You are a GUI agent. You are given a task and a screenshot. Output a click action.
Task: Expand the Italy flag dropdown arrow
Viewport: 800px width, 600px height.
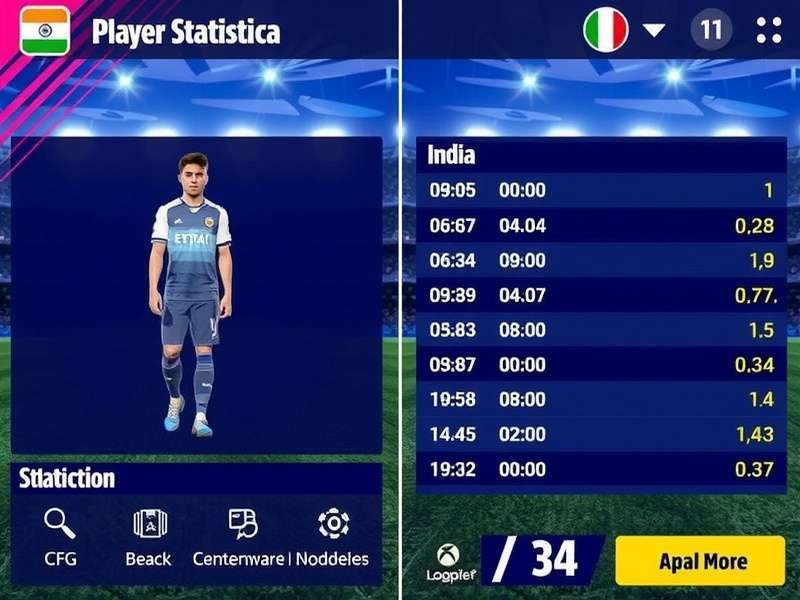coord(653,30)
